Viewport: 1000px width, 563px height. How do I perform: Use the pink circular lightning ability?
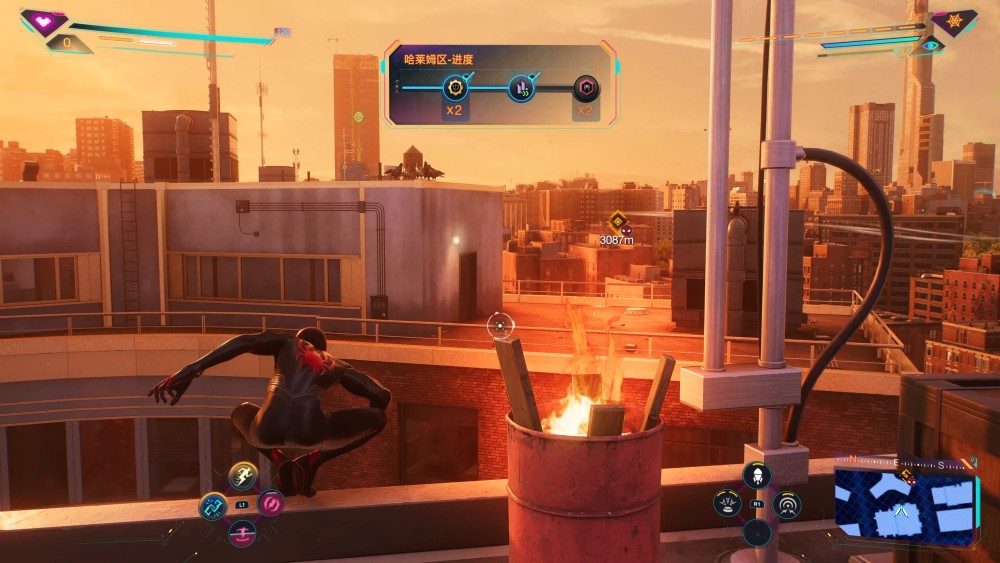(271, 503)
